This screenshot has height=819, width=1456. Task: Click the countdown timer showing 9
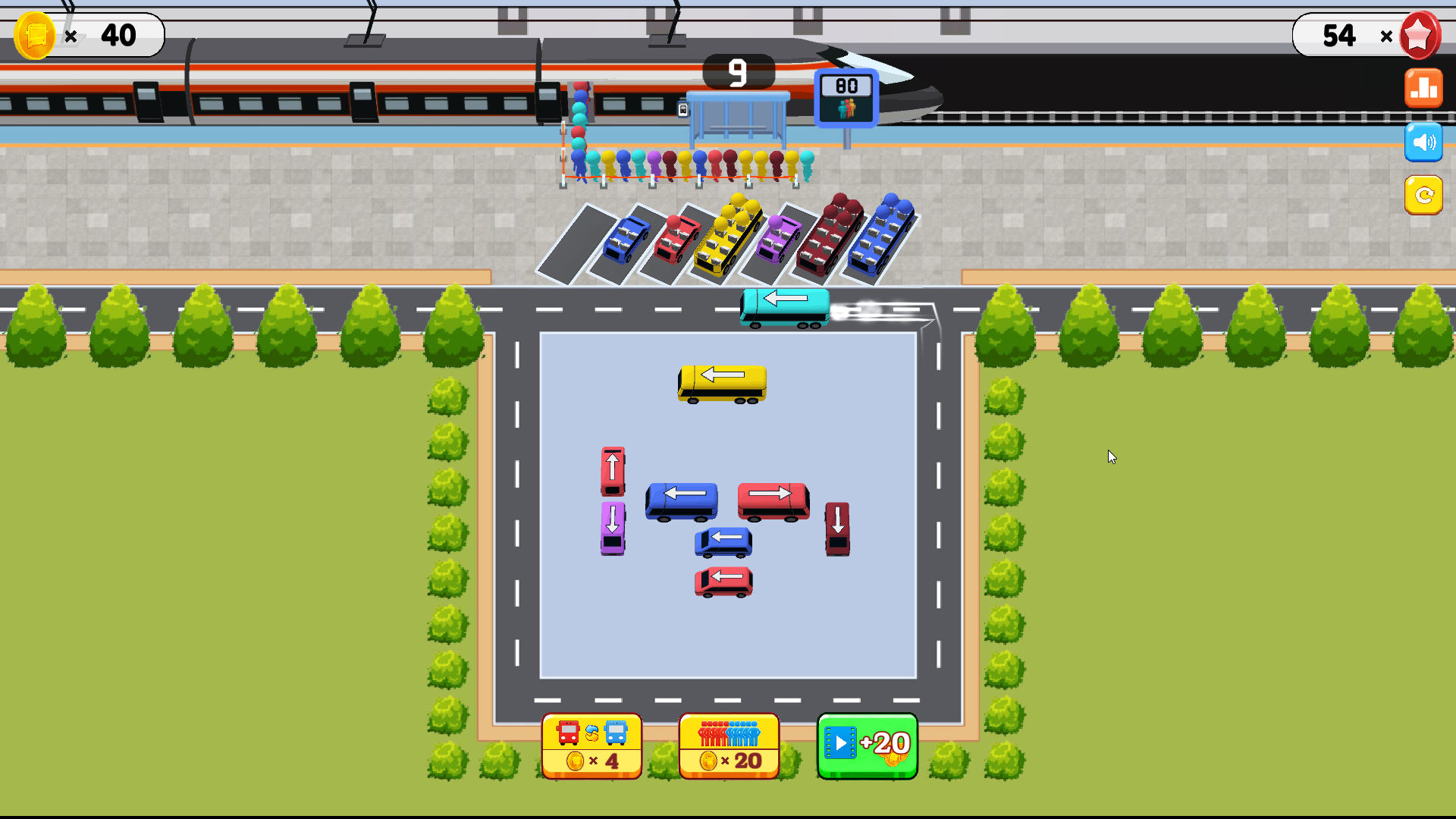[x=737, y=72]
